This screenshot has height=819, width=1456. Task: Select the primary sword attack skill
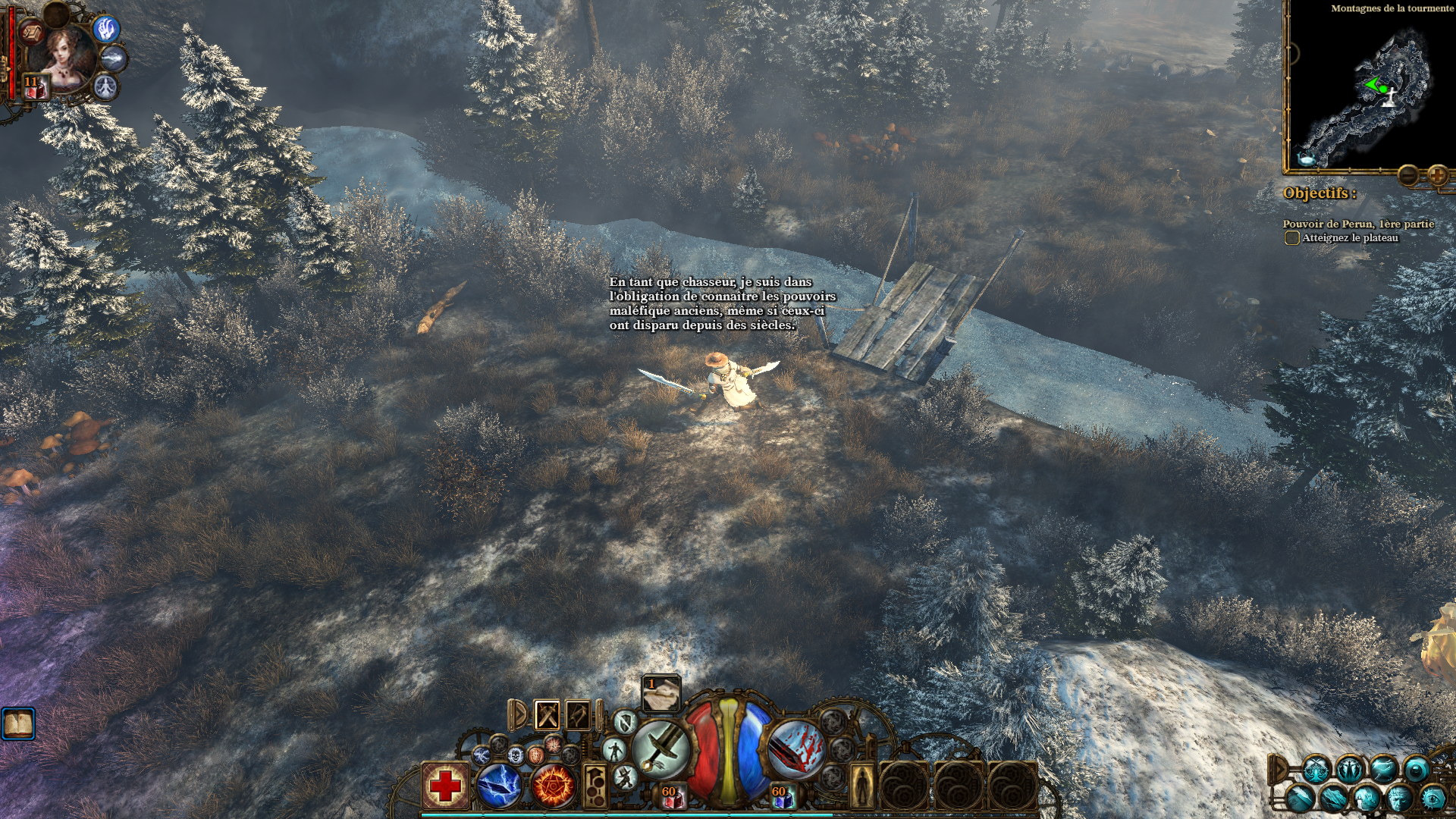pyautogui.click(x=661, y=748)
